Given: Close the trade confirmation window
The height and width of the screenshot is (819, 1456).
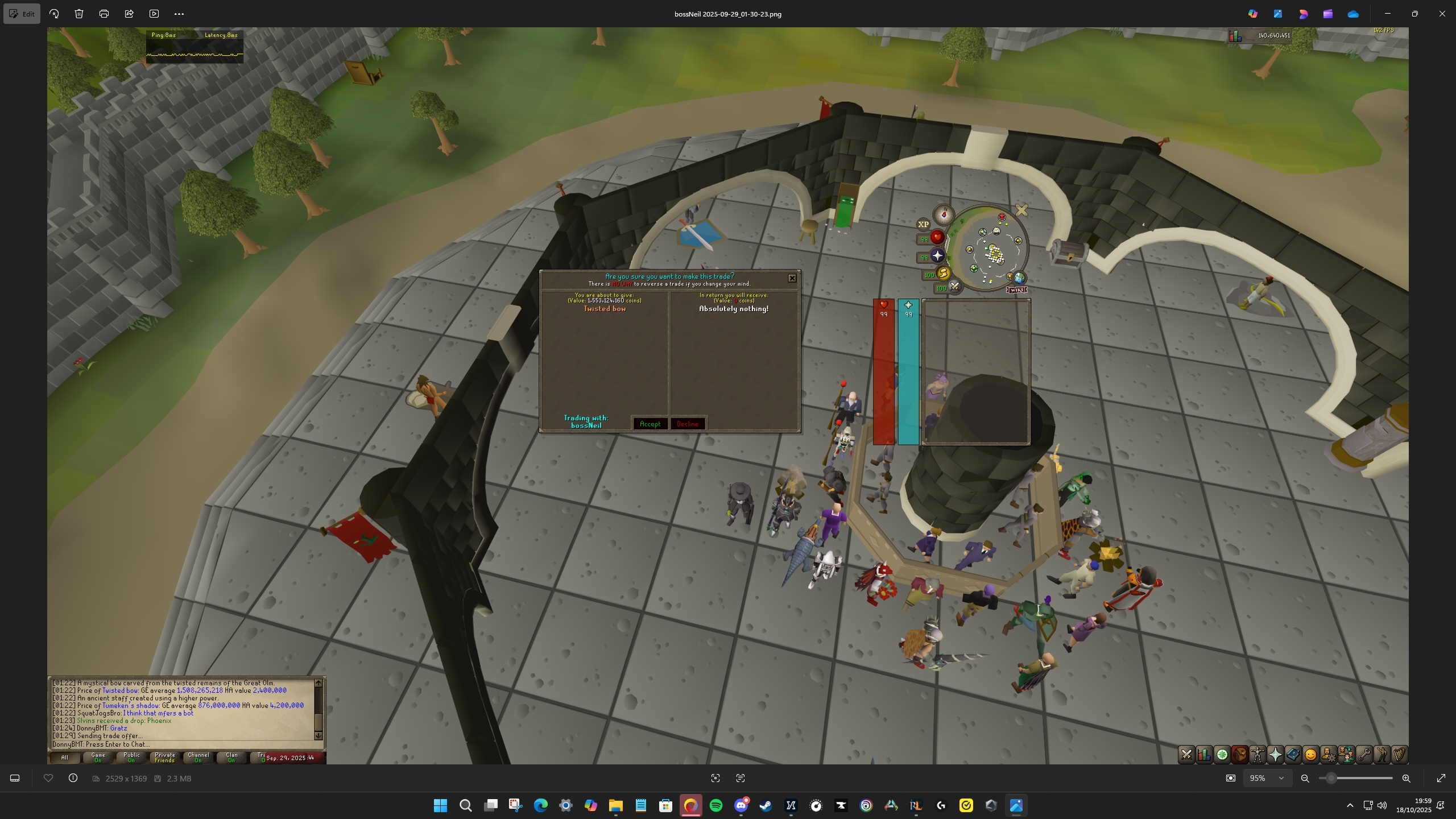Looking at the screenshot, I should 792,278.
